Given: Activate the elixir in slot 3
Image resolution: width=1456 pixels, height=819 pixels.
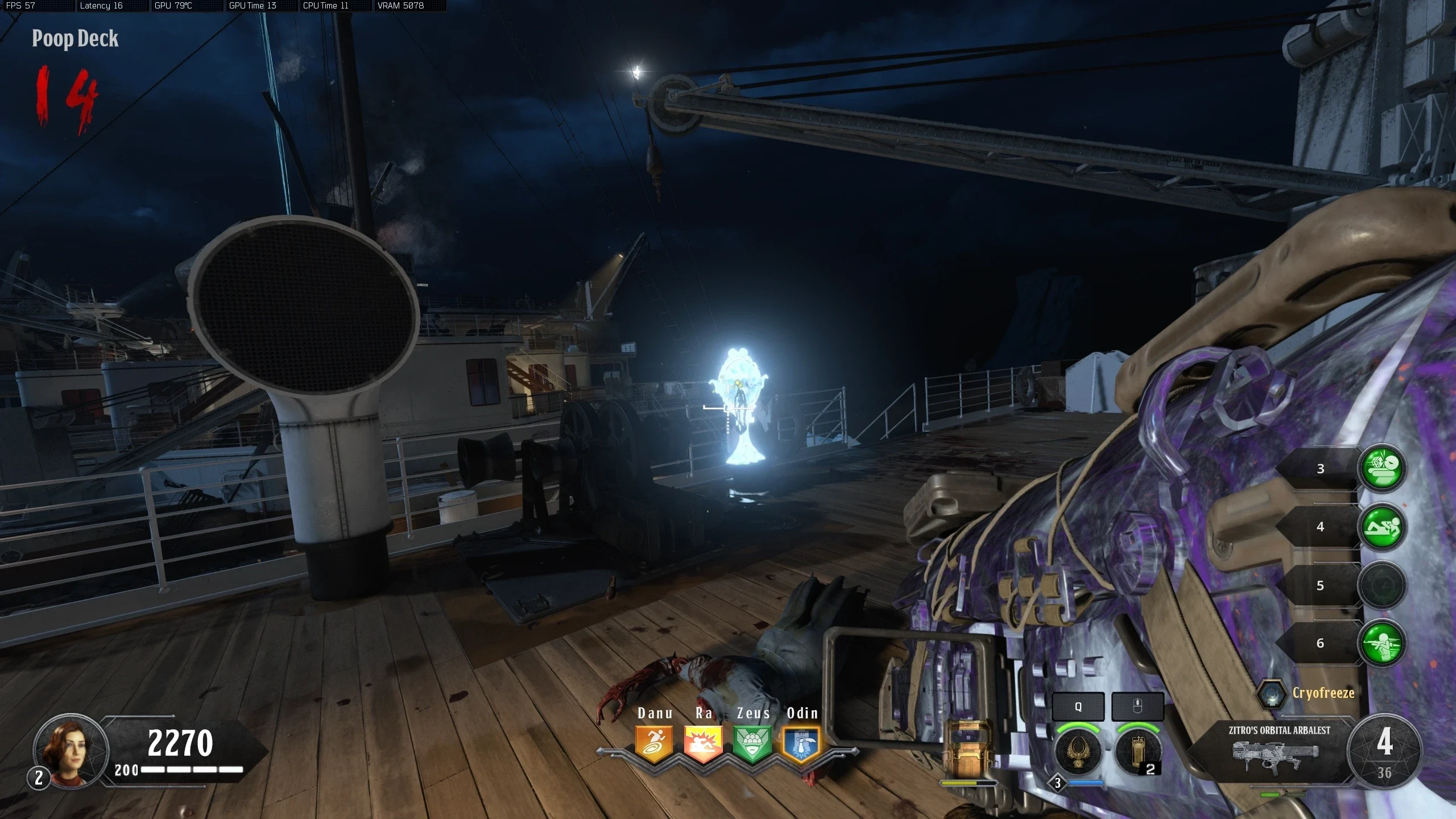Looking at the screenshot, I should click(x=1382, y=468).
